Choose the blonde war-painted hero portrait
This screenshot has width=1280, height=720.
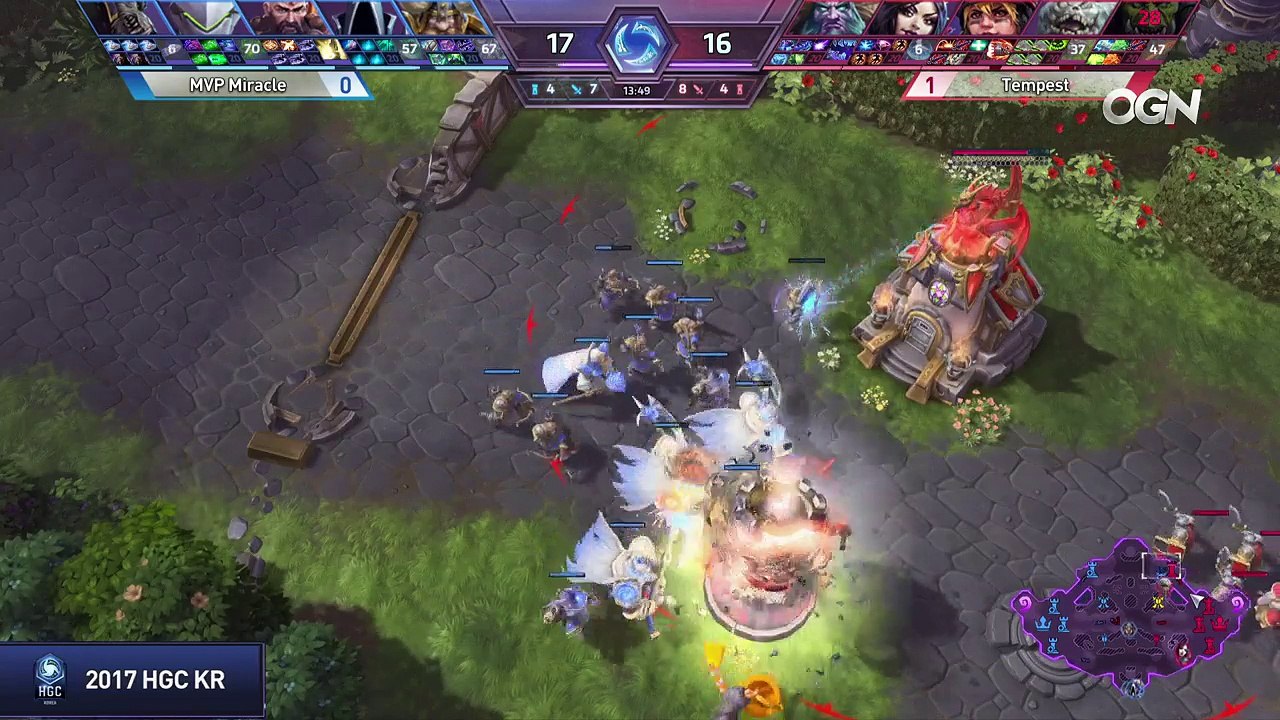pos(990,19)
